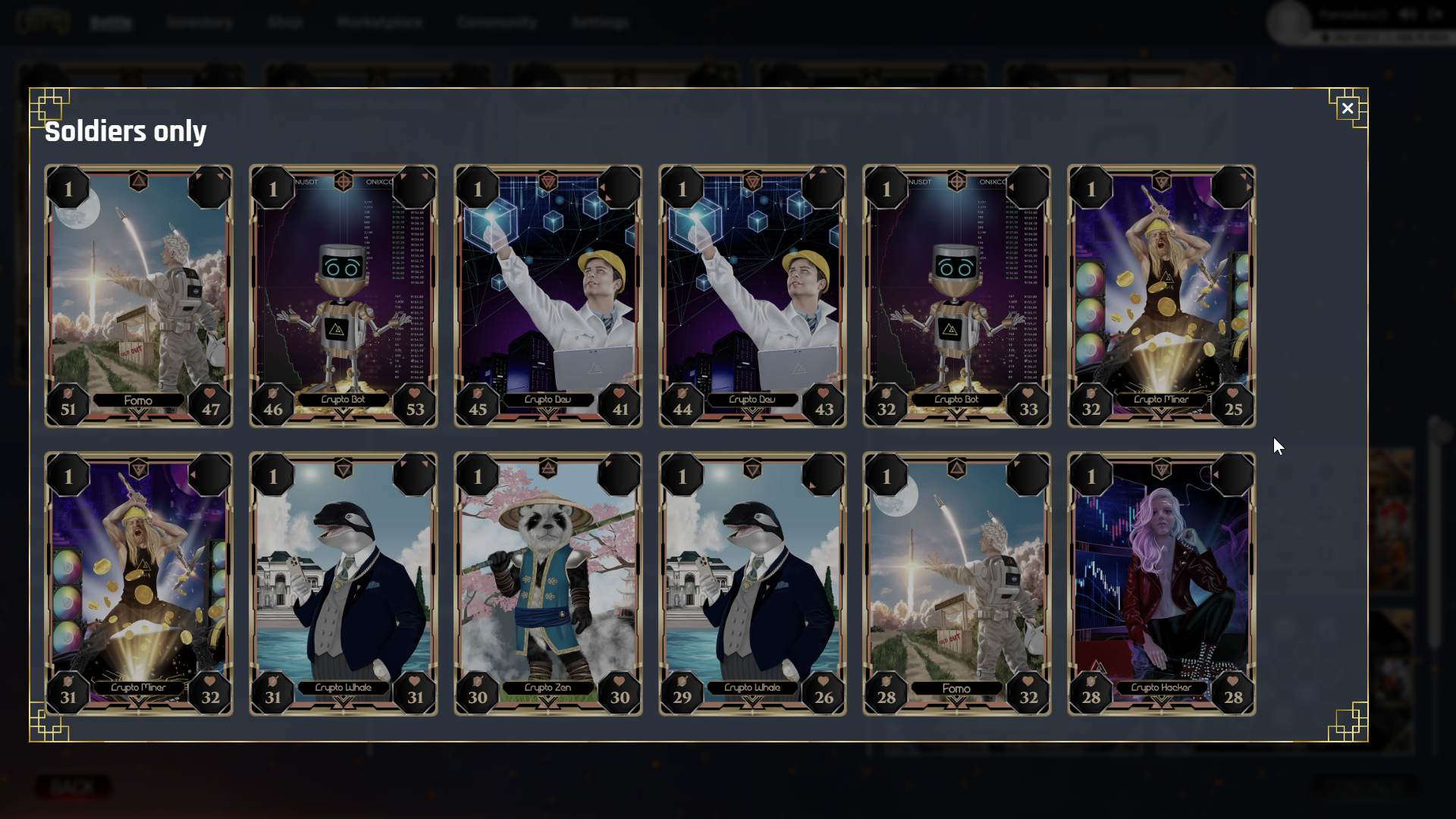Select the Crypto Hacker card

[1161, 584]
